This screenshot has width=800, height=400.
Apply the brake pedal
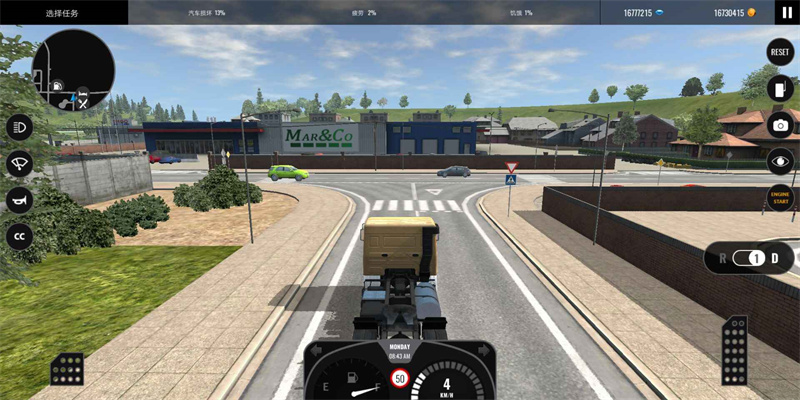point(67,369)
